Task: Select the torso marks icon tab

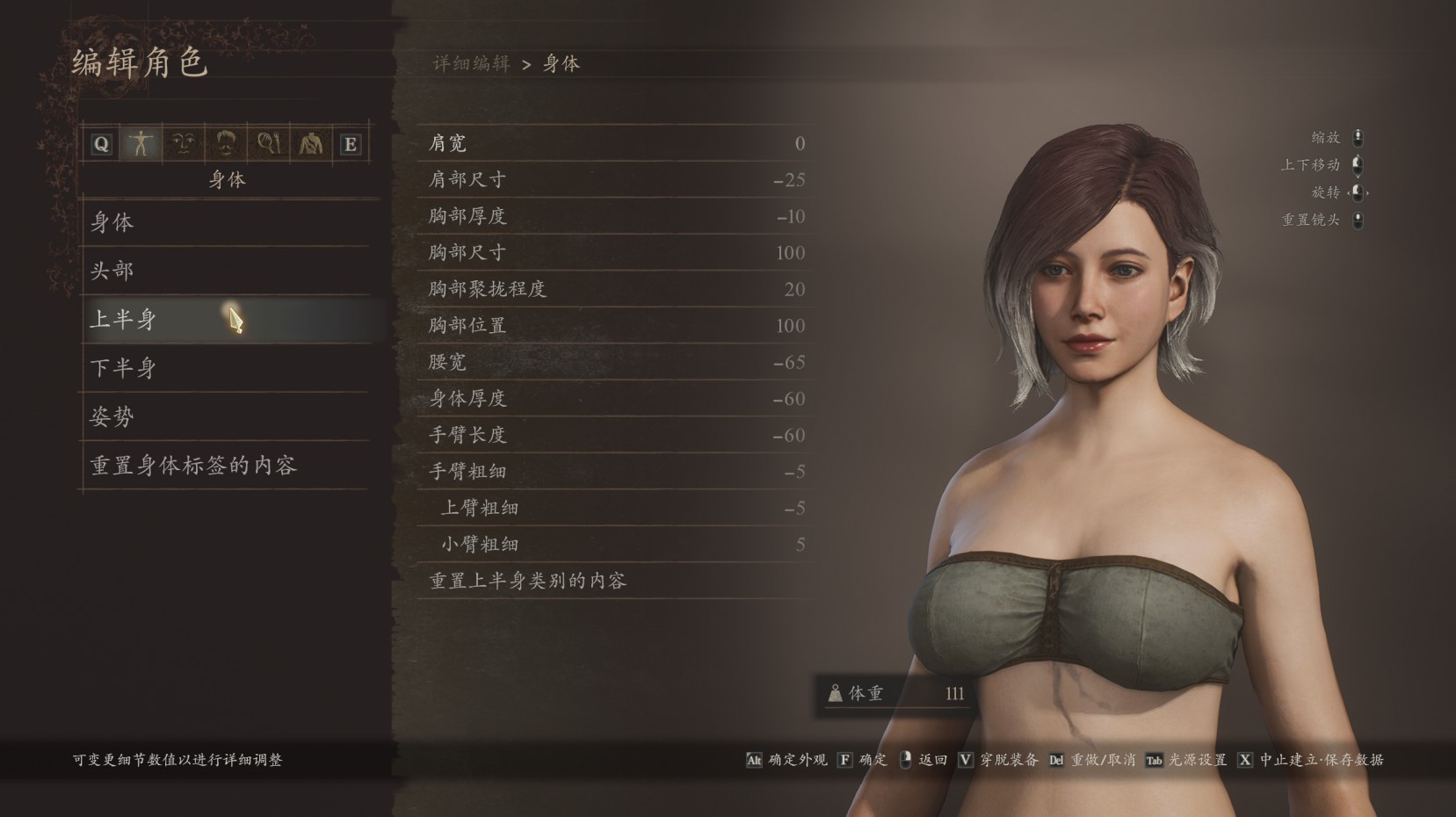Action: pos(309,142)
